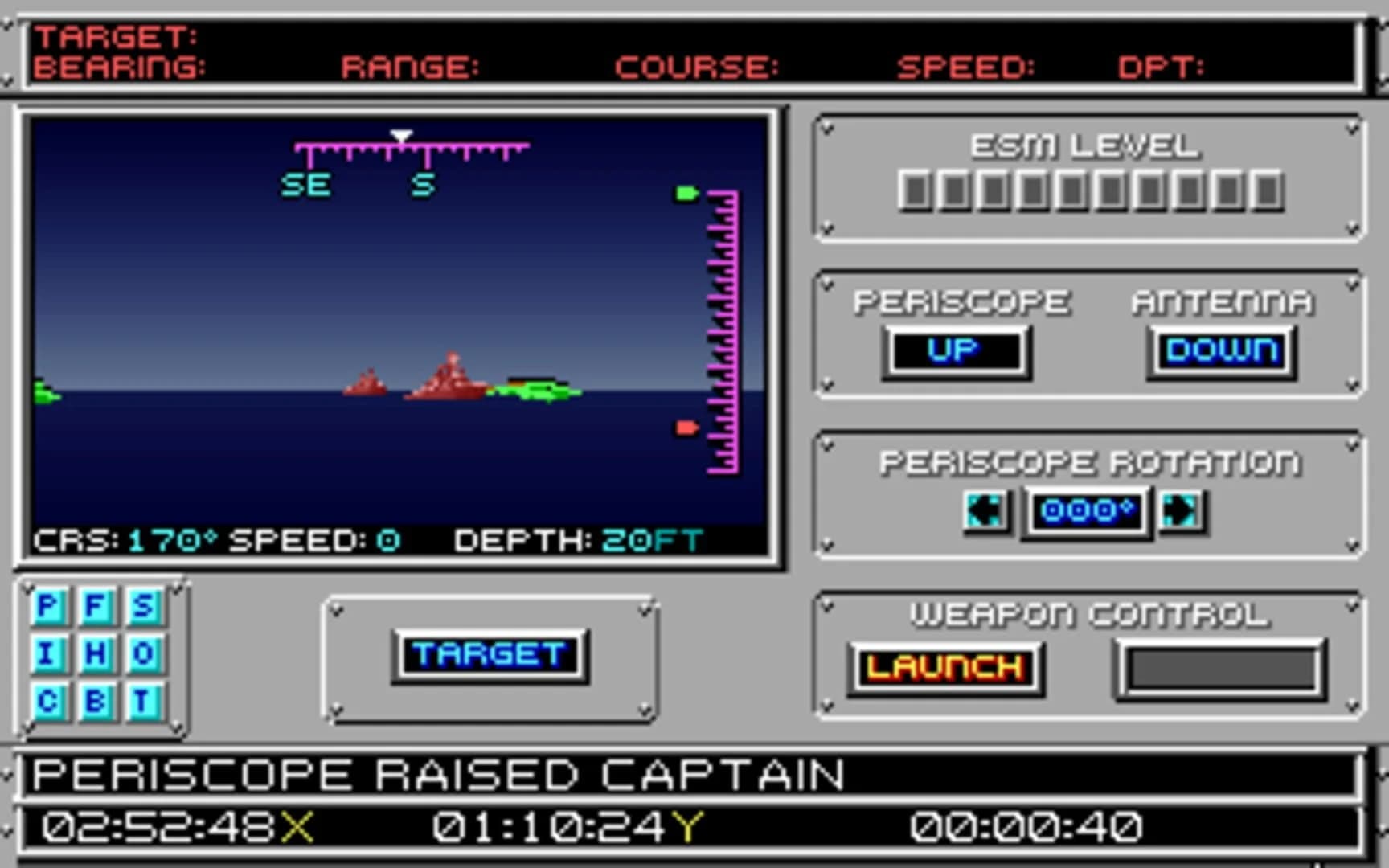Image resolution: width=1389 pixels, height=868 pixels.
Task: Click the first ESM LEVEL segment
Action: [x=914, y=190]
